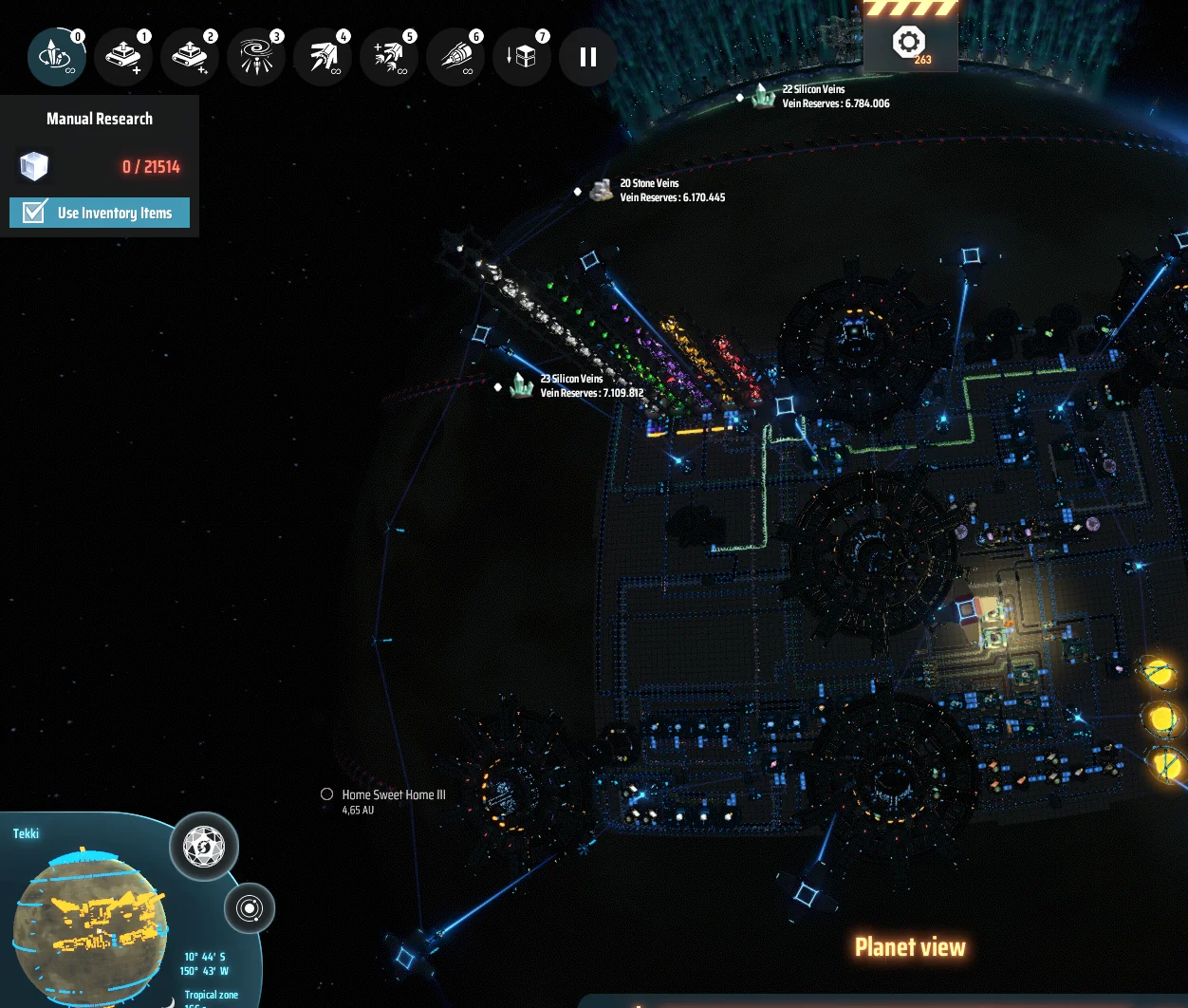
Task: Open the gear build-queue item showing 263
Action: click(910, 45)
